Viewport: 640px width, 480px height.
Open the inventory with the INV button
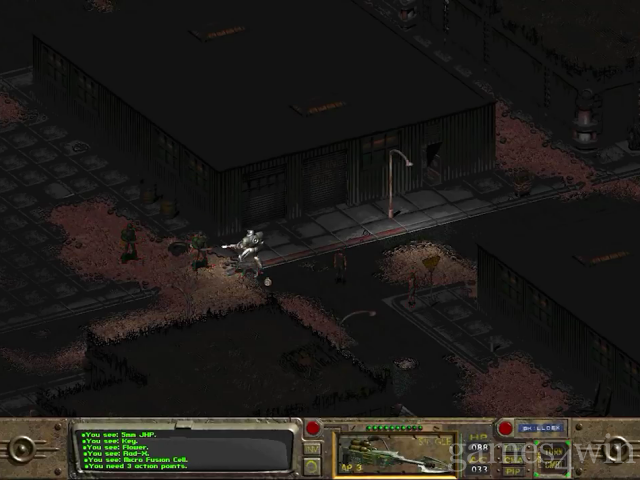click(313, 447)
